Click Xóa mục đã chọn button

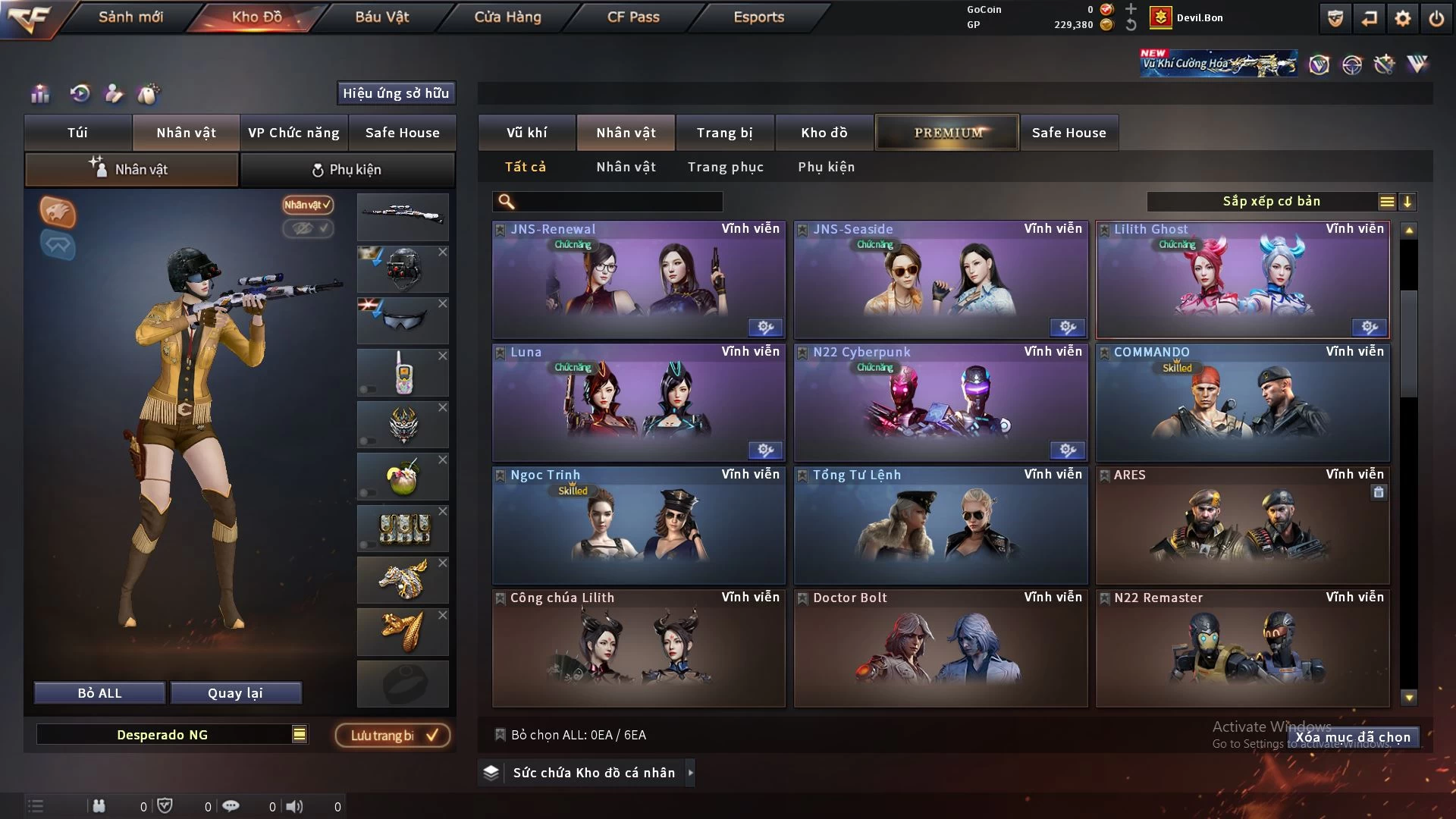point(1352,737)
